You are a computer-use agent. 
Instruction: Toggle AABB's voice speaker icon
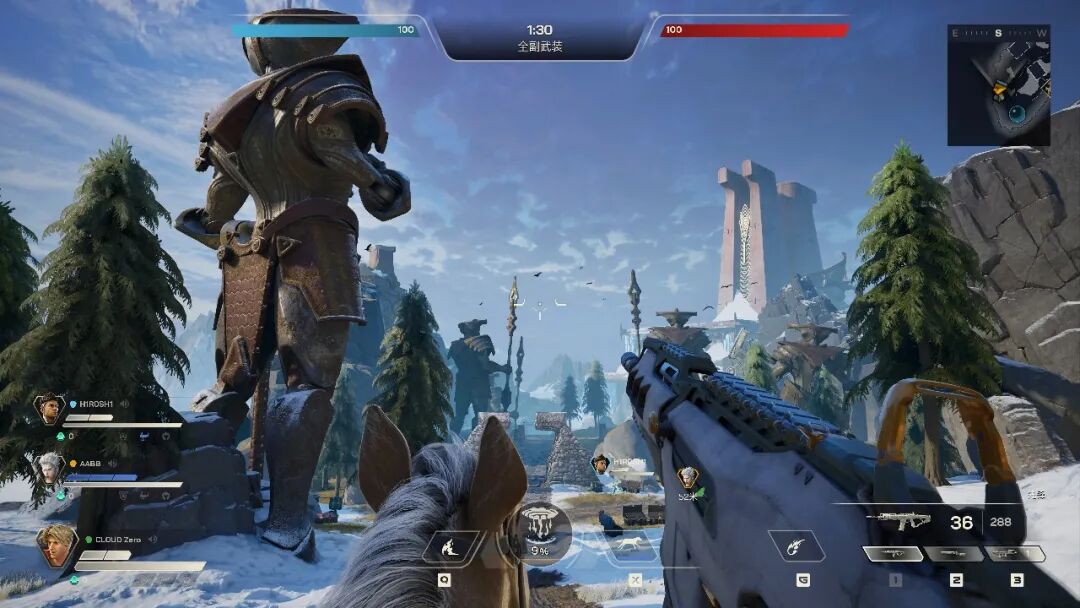point(112,464)
